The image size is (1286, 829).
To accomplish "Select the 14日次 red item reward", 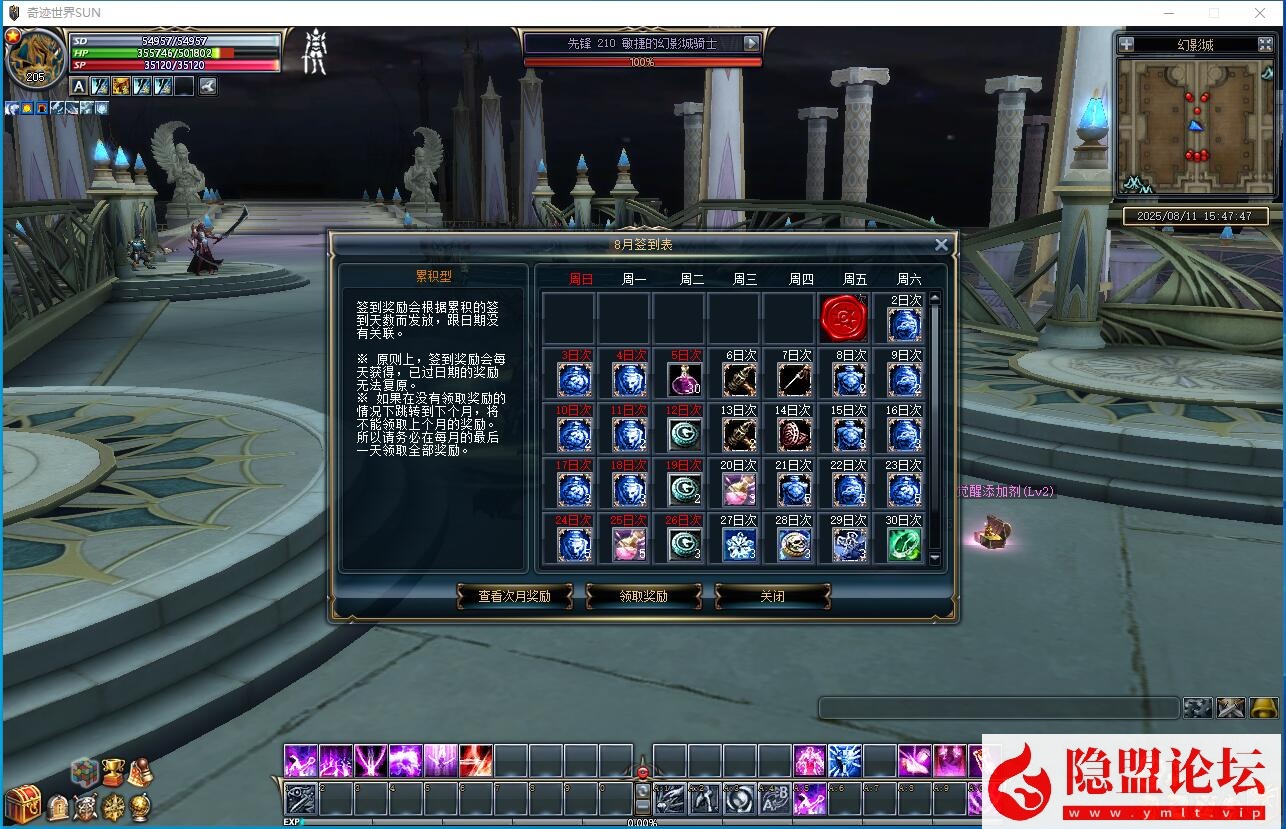I will pyautogui.click(x=794, y=435).
